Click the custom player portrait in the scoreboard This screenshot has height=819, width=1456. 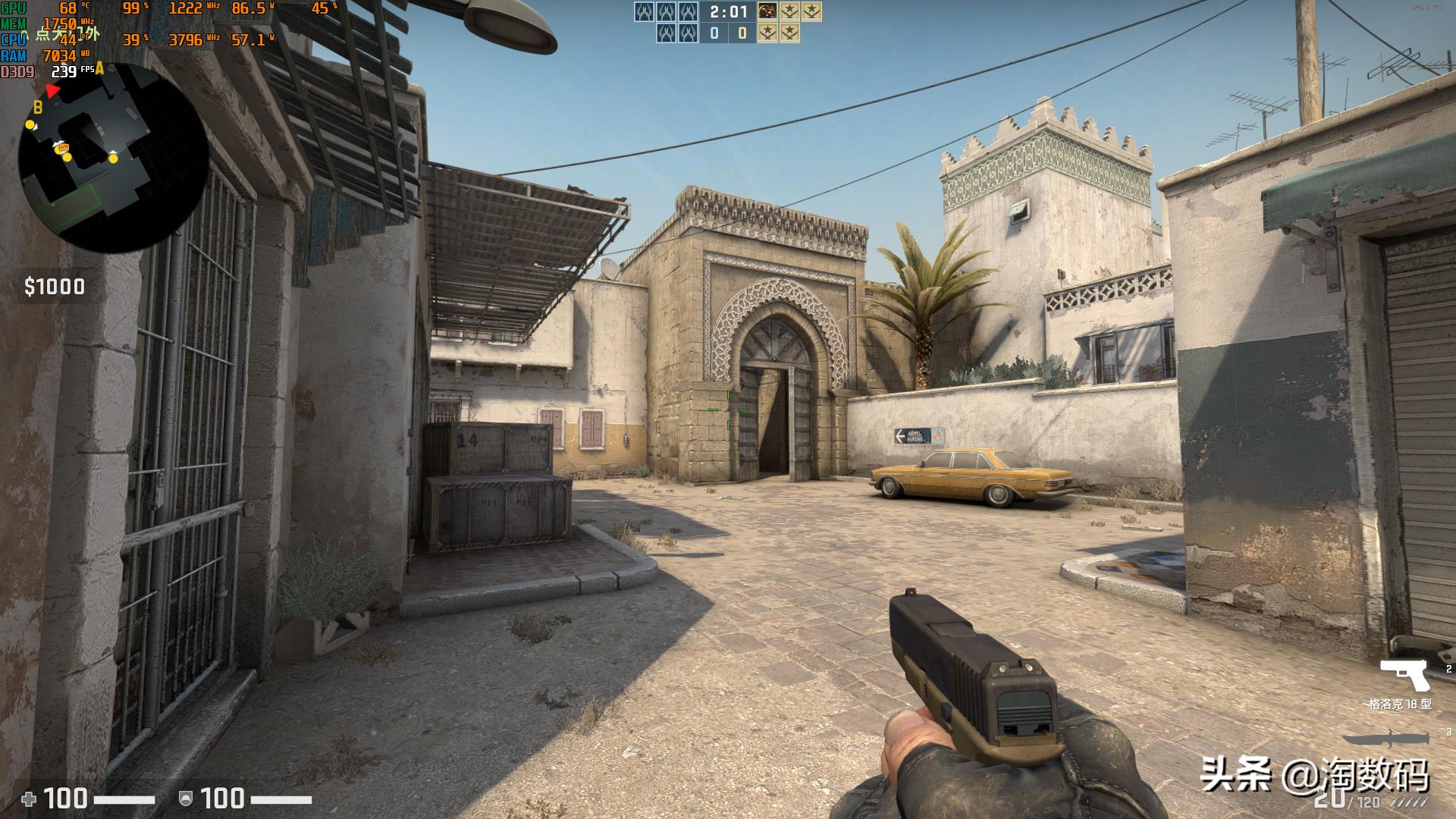click(x=767, y=11)
